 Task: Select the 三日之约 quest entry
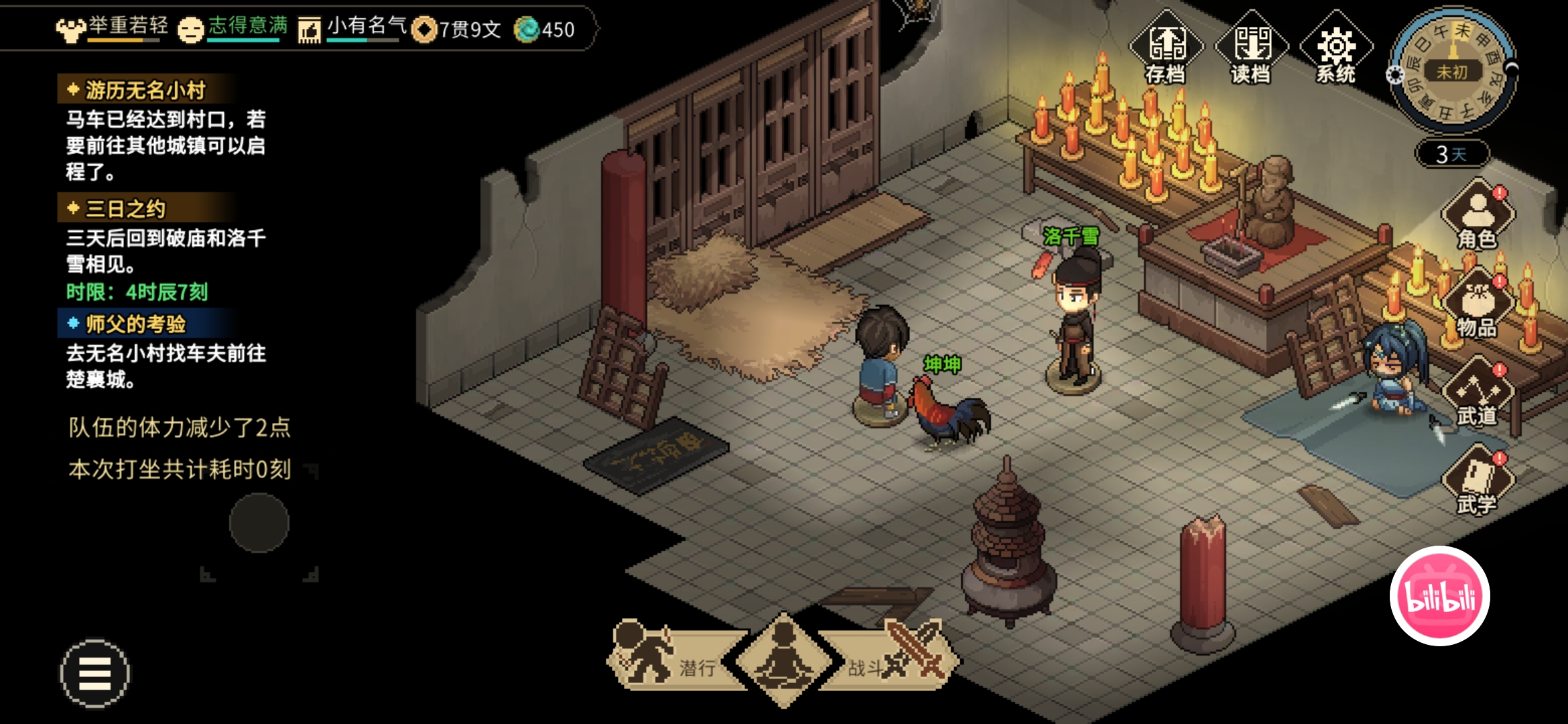(x=125, y=208)
